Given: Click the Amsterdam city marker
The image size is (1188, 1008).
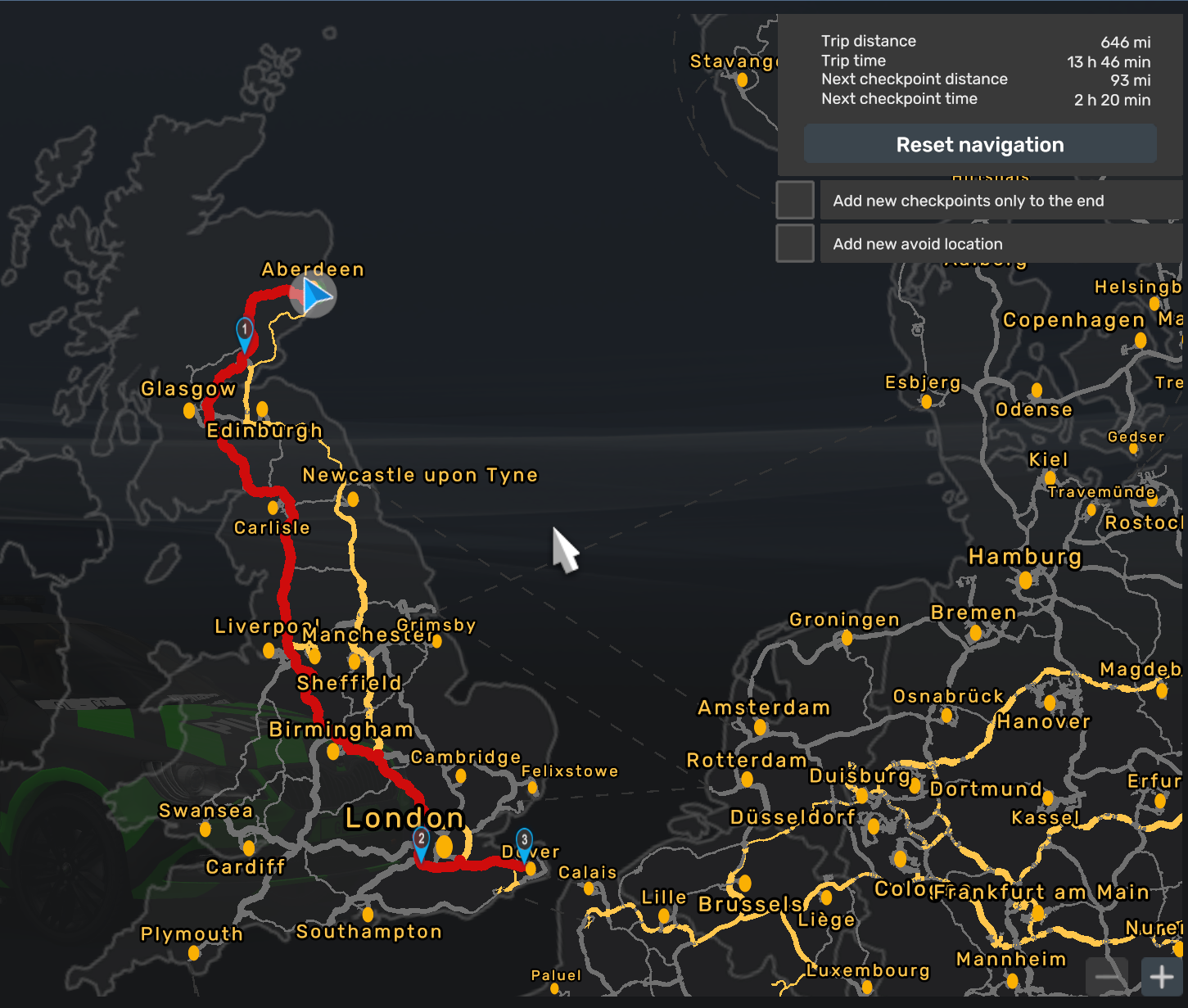Looking at the screenshot, I should click(x=760, y=727).
